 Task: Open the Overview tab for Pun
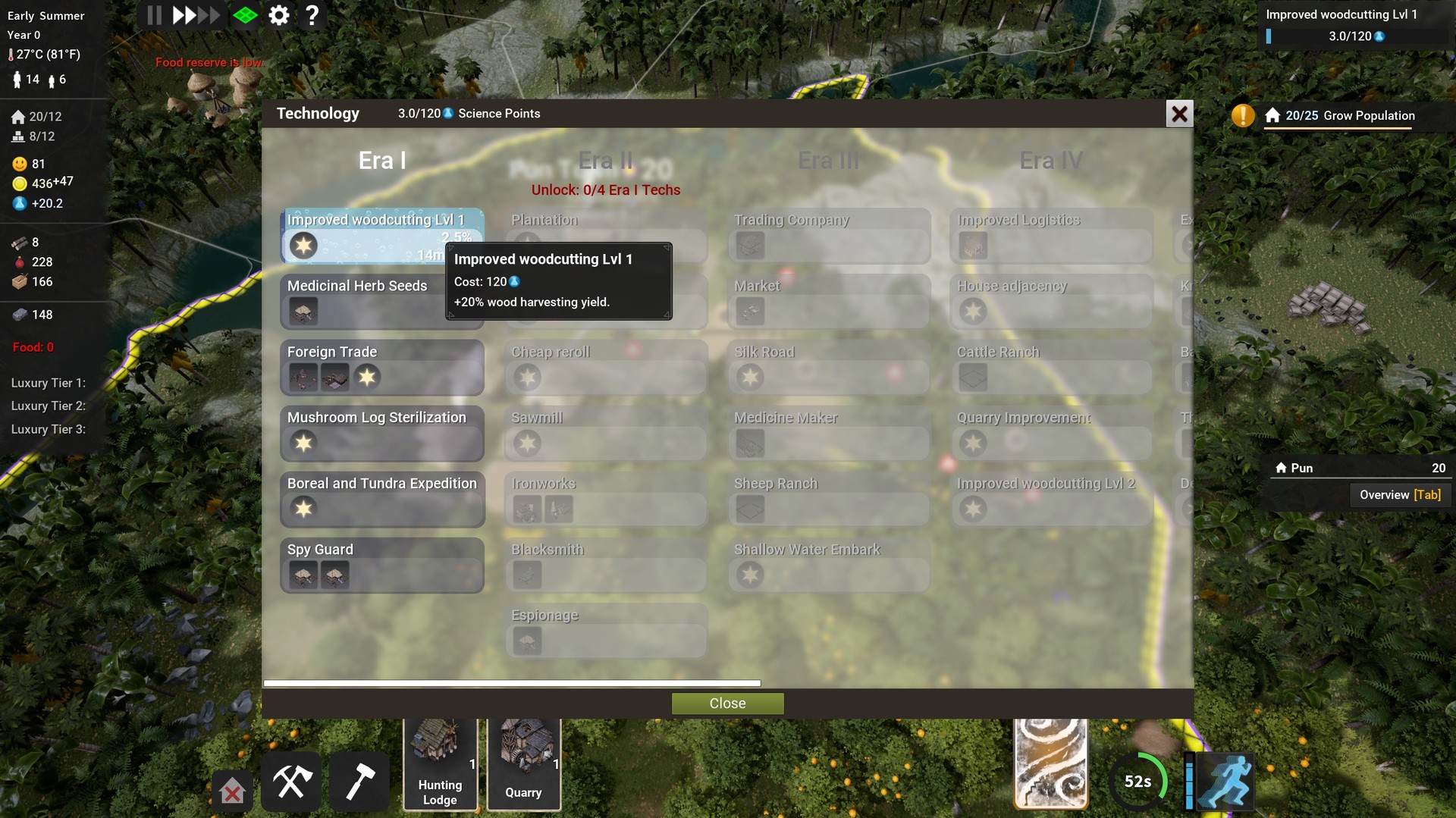tap(1400, 494)
